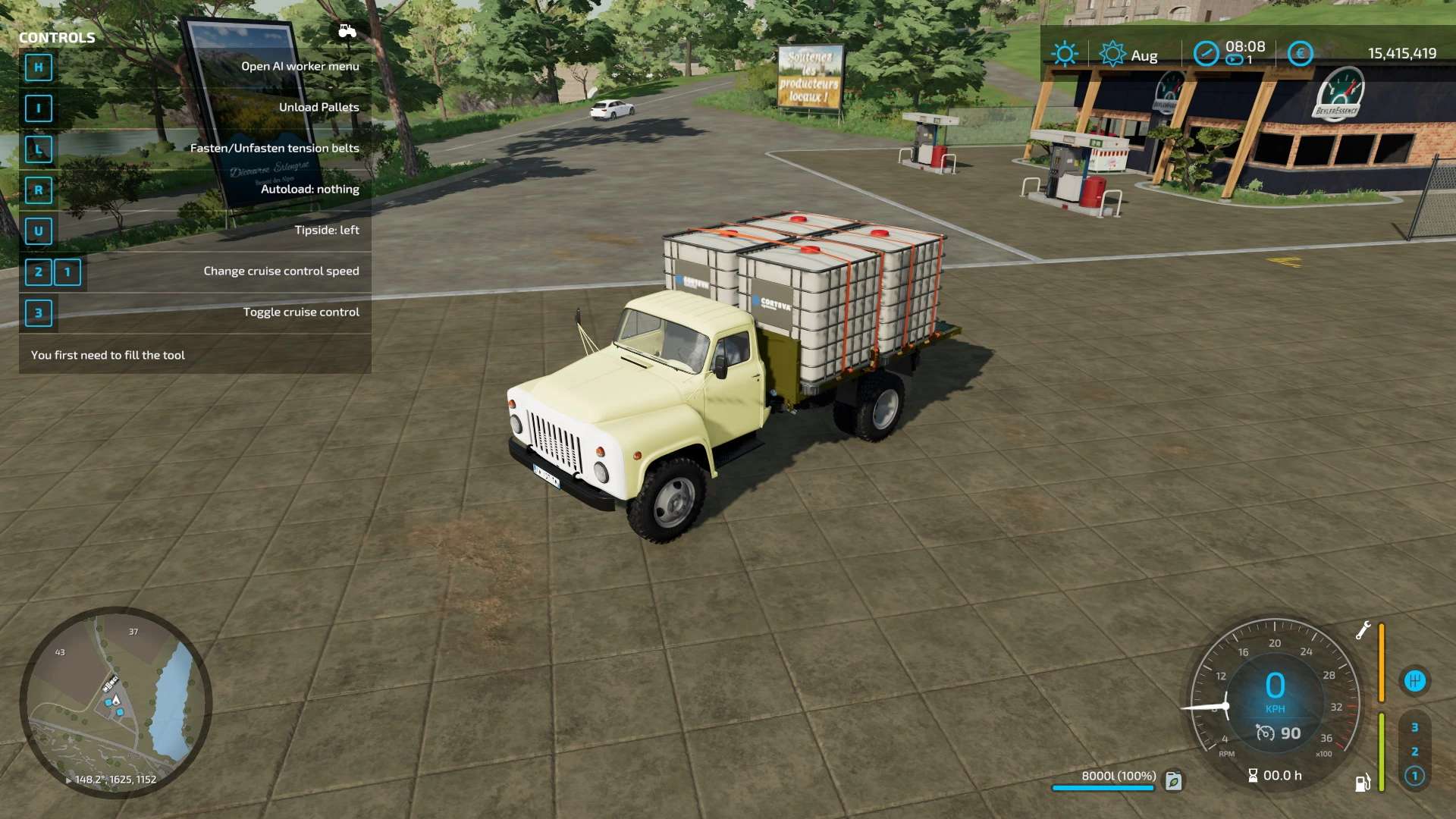
Task: Select the fuel pump icon
Action: pos(1363,783)
